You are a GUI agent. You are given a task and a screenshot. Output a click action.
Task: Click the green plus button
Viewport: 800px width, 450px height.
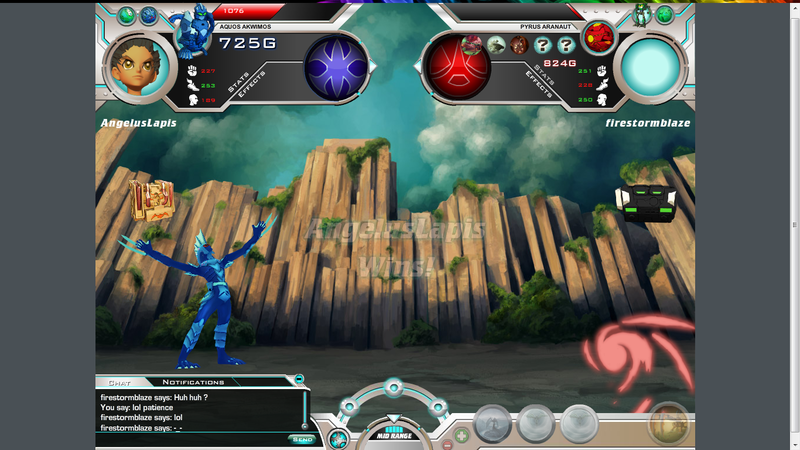pos(461,435)
